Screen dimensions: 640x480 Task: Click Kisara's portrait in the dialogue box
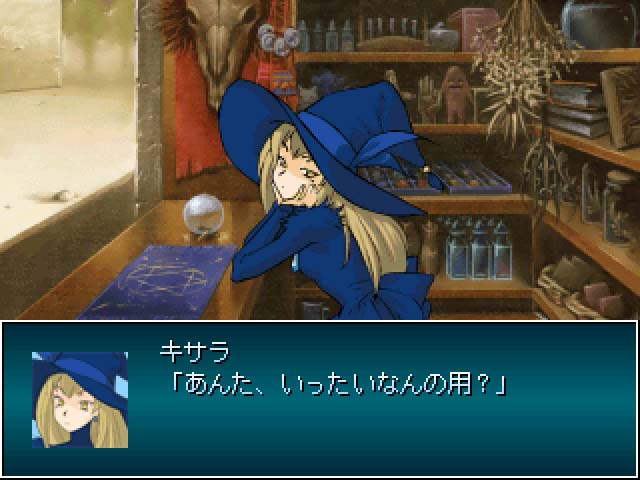pyautogui.click(x=80, y=398)
